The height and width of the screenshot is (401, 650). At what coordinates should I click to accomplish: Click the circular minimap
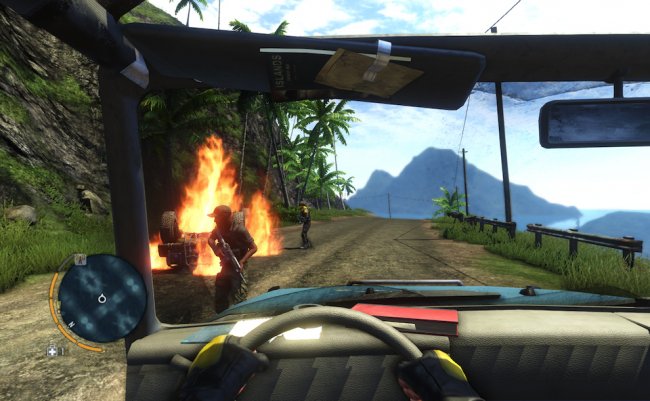102,298
